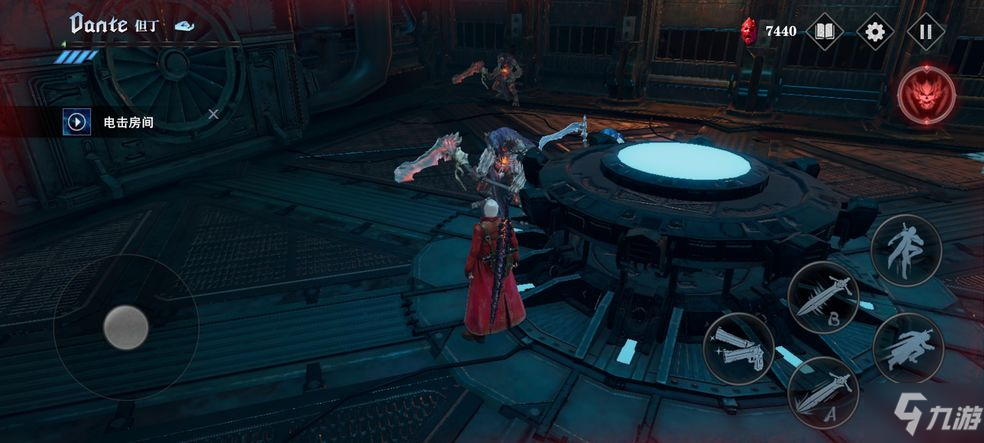Pause the game
This screenshot has width=984, height=443.
coord(926,31)
